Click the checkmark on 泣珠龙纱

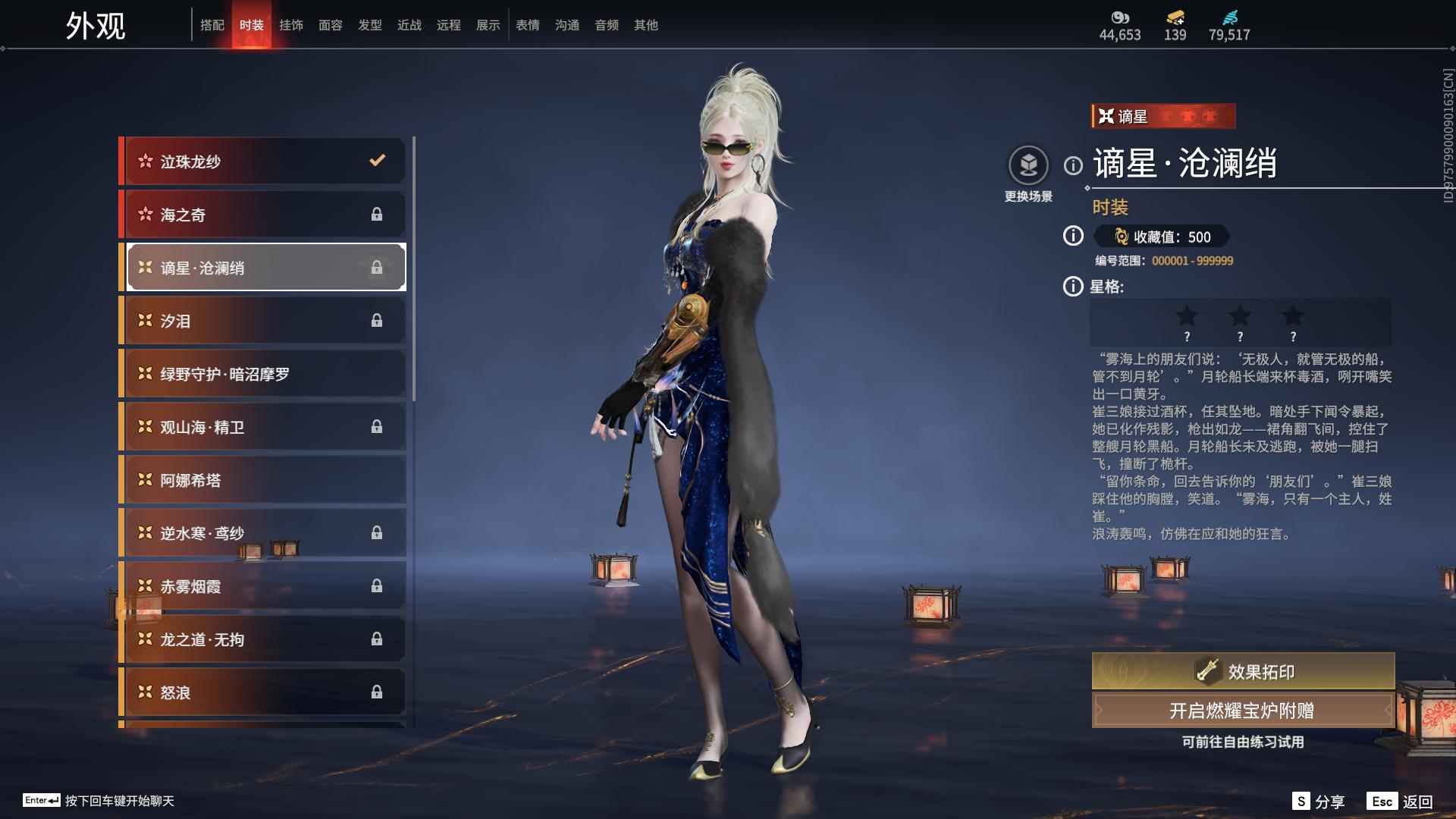(377, 160)
